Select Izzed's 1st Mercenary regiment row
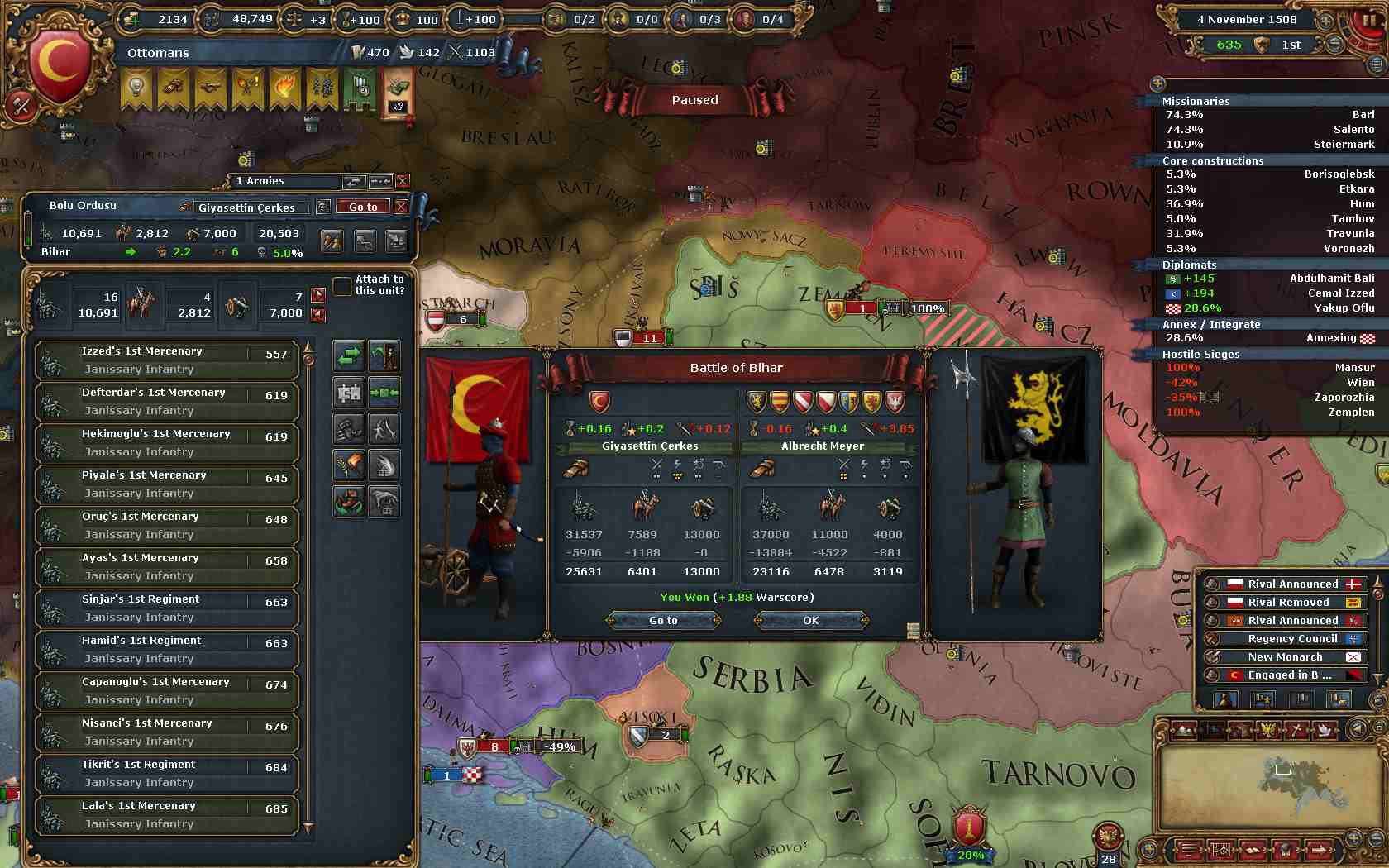1389x868 pixels. (x=165, y=360)
